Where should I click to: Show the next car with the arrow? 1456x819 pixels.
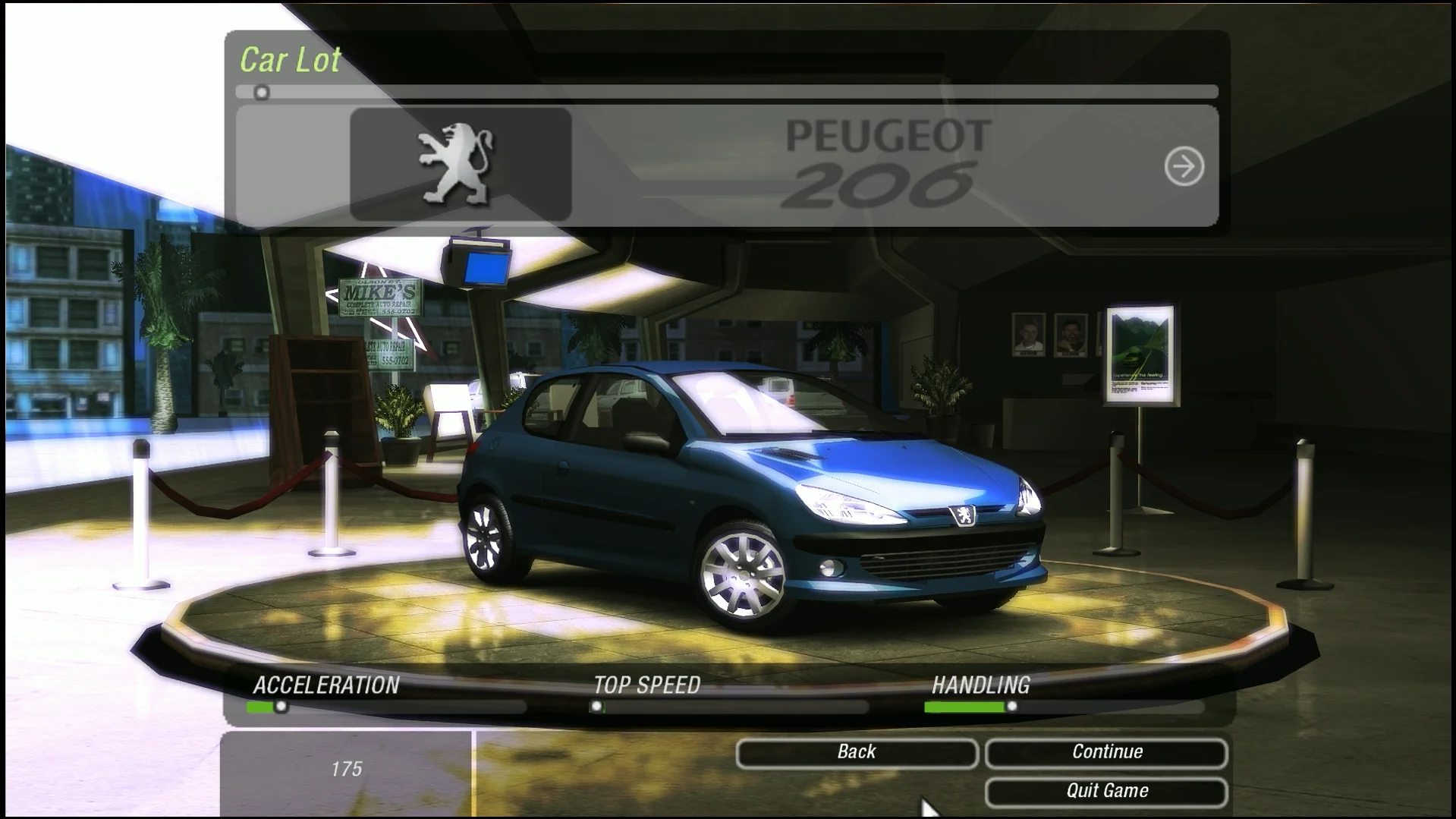pos(1184,166)
